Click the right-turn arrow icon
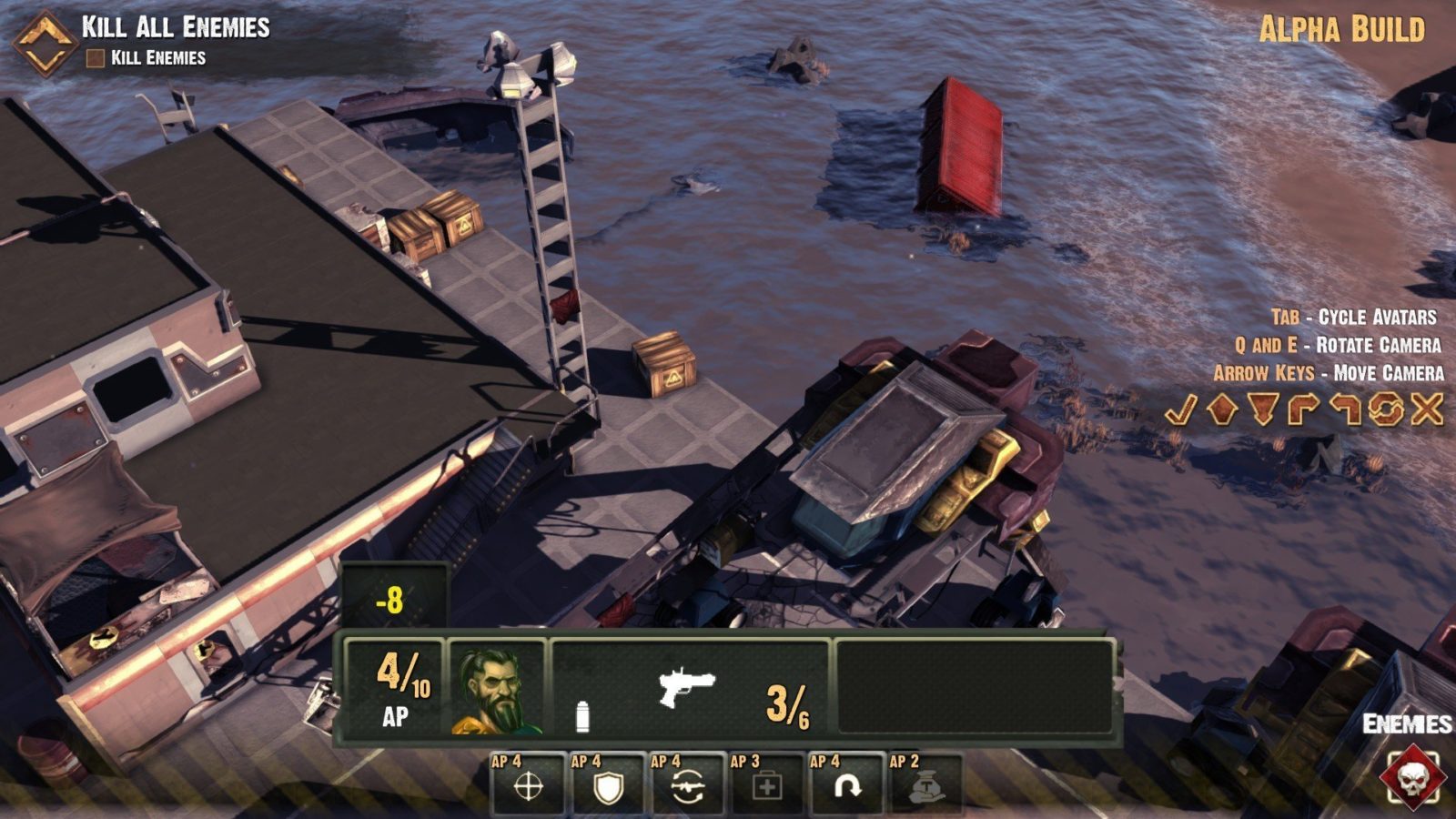 (1303, 409)
